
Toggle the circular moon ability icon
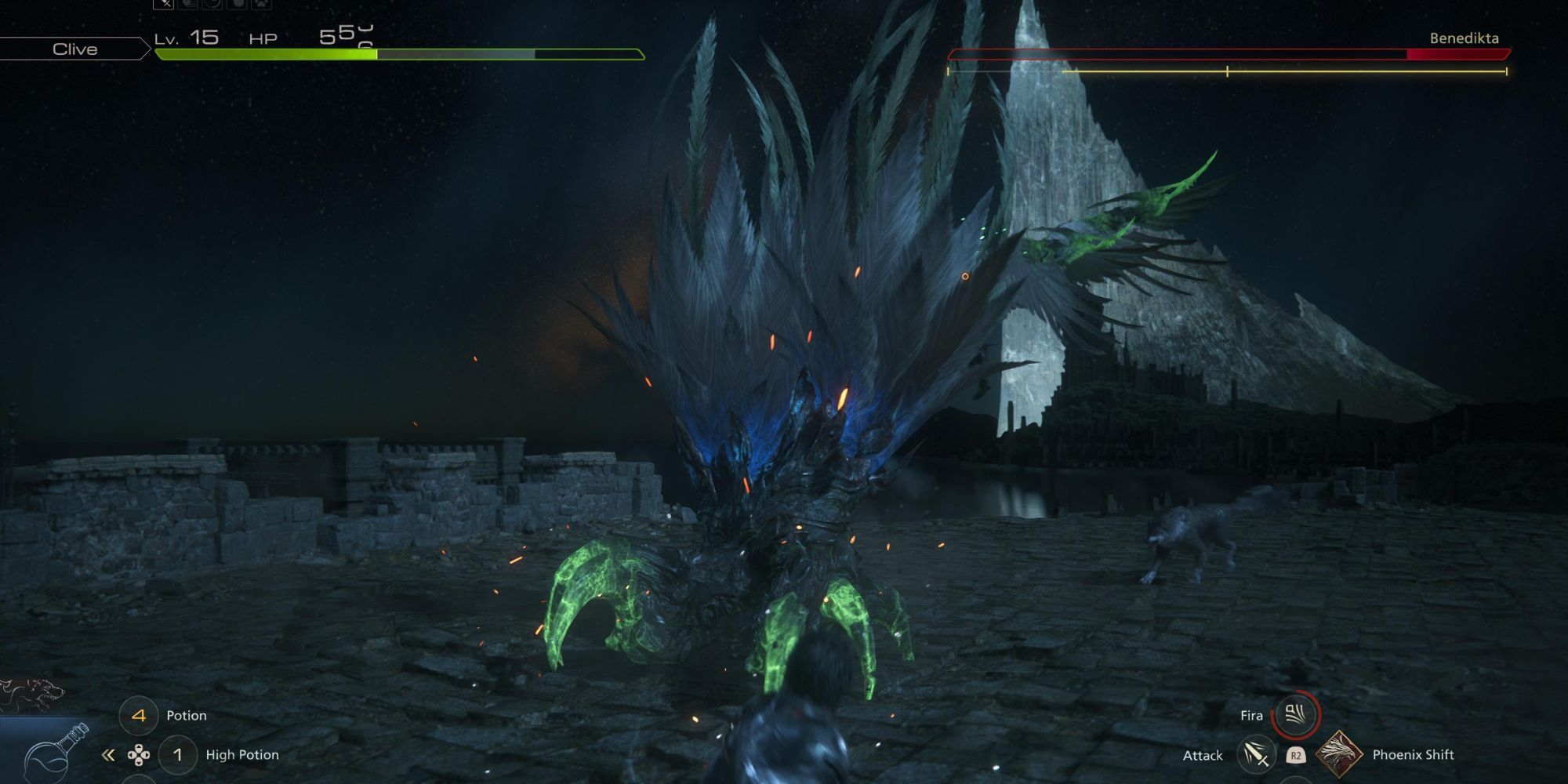coord(211,6)
